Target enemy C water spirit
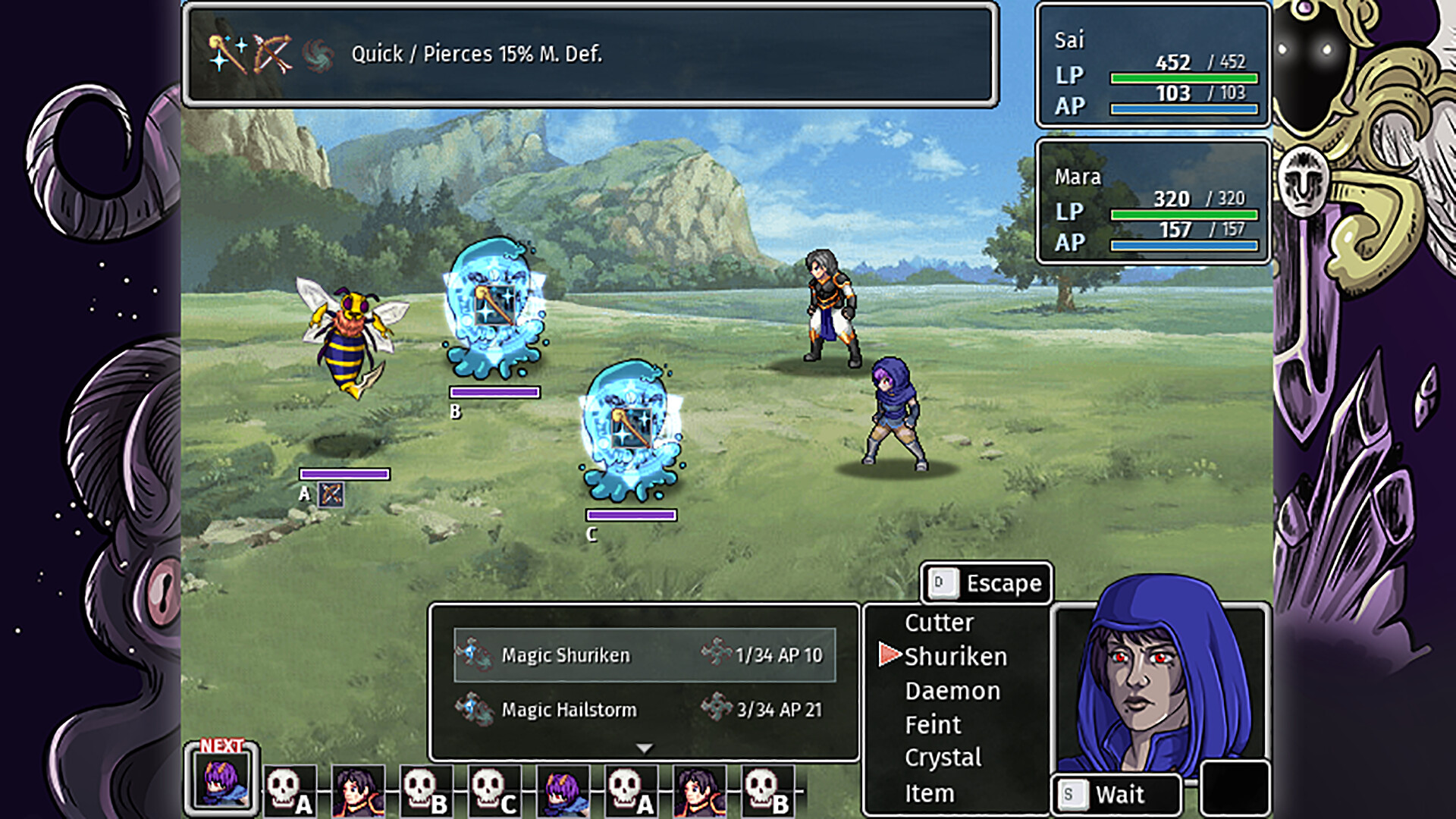The height and width of the screenshot is (819, 1456). [631, 431]
